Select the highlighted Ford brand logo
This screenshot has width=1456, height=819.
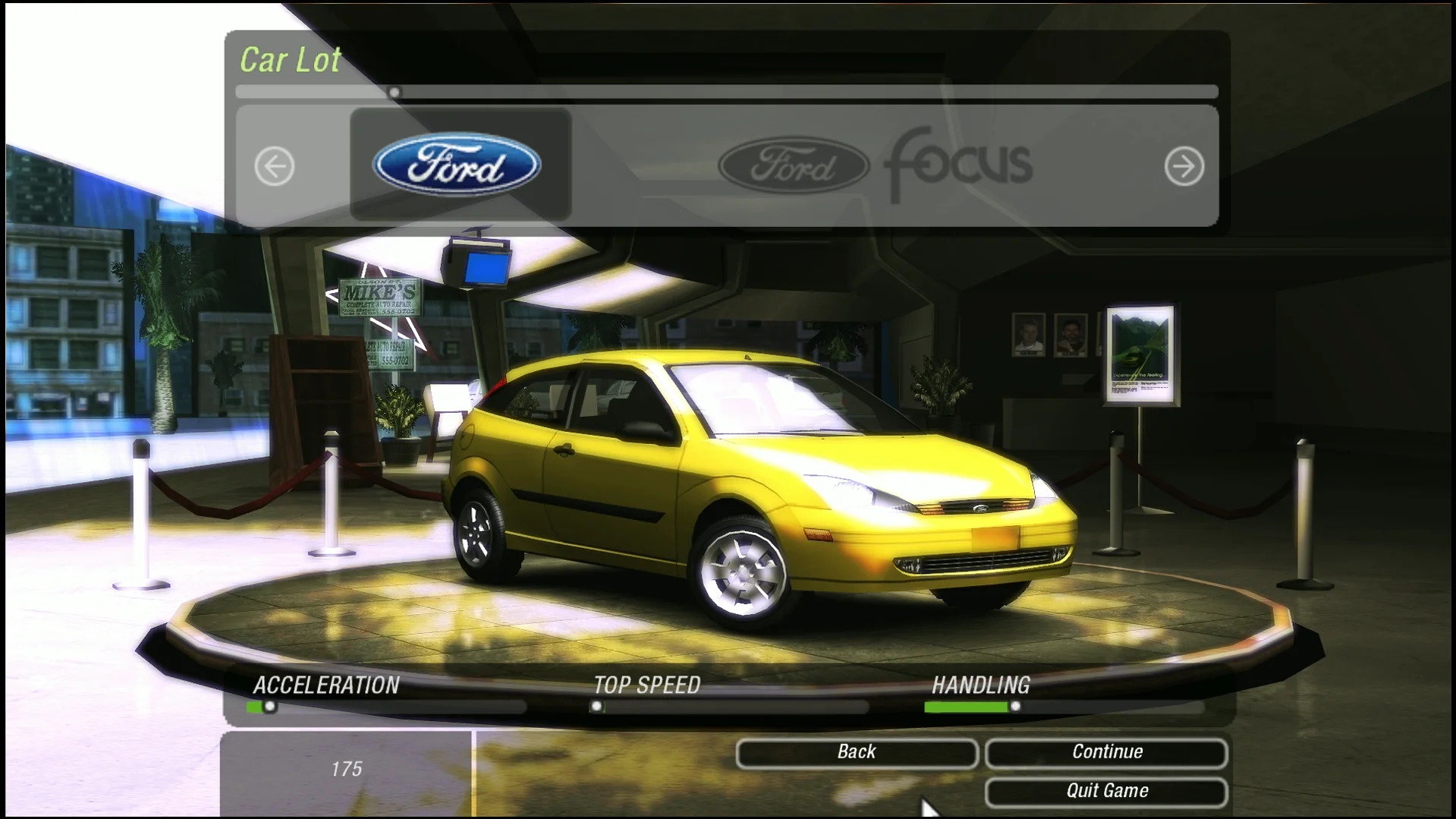click(458, 165)
